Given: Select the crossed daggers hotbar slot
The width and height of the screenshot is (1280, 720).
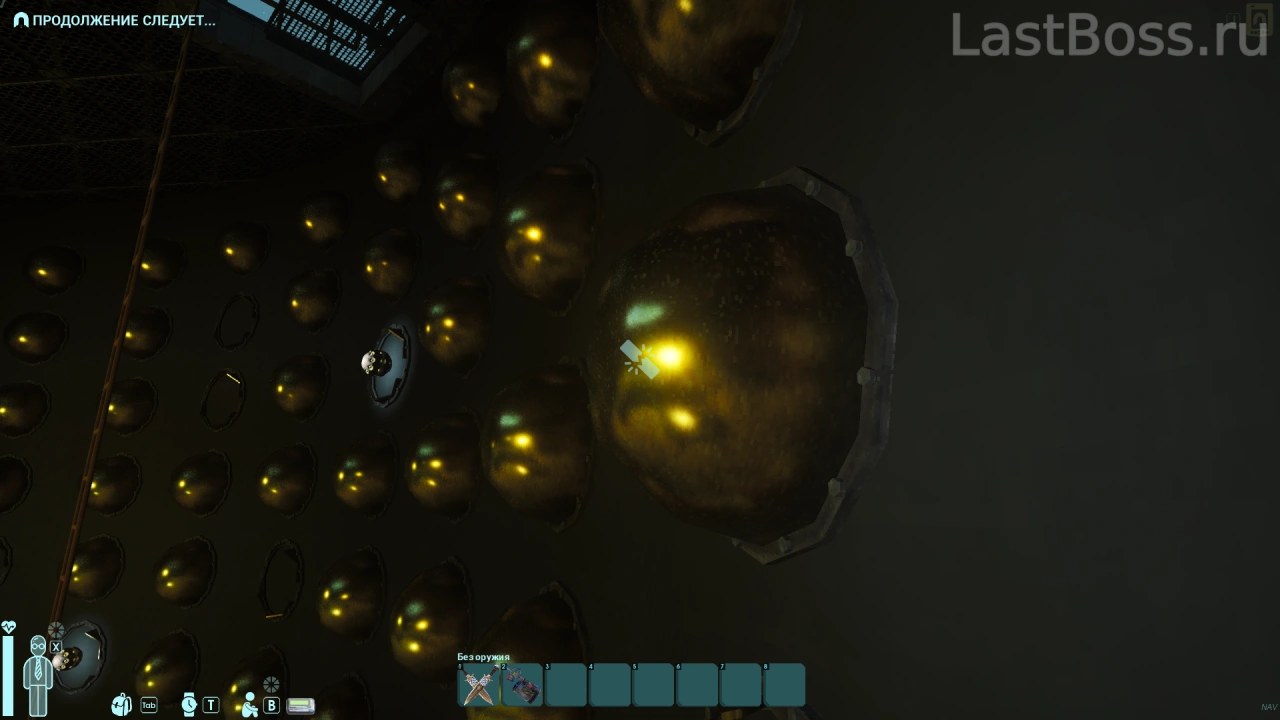Looking at the screenshot, I should [479, 686].
